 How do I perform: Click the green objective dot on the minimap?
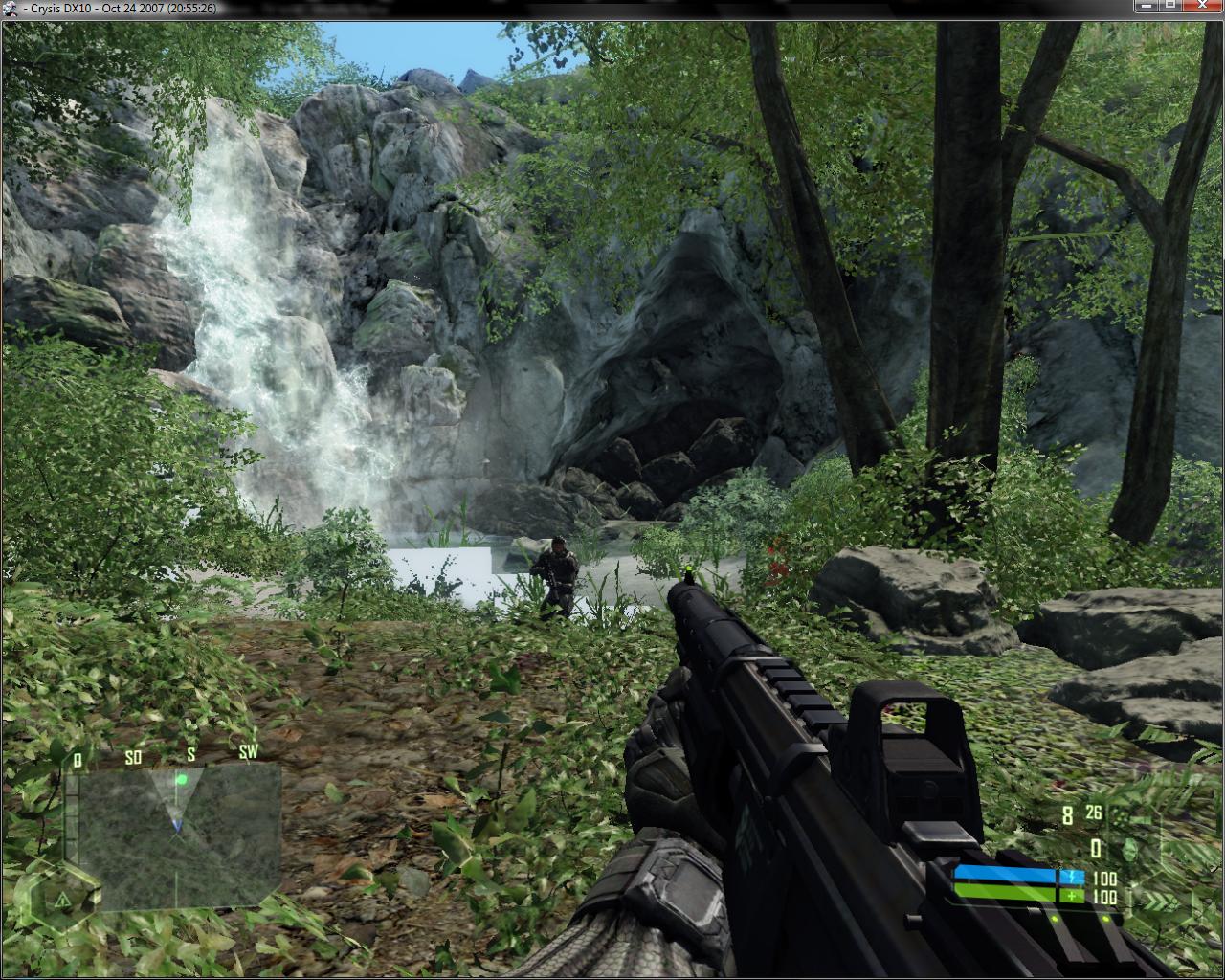183,780
